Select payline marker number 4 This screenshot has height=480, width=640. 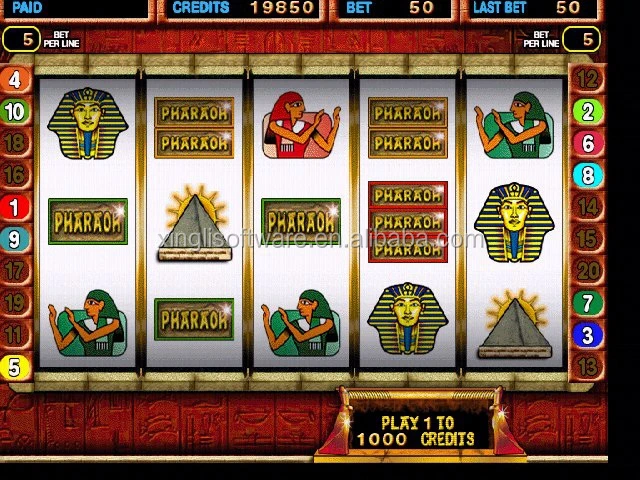(x=15, y=80)
